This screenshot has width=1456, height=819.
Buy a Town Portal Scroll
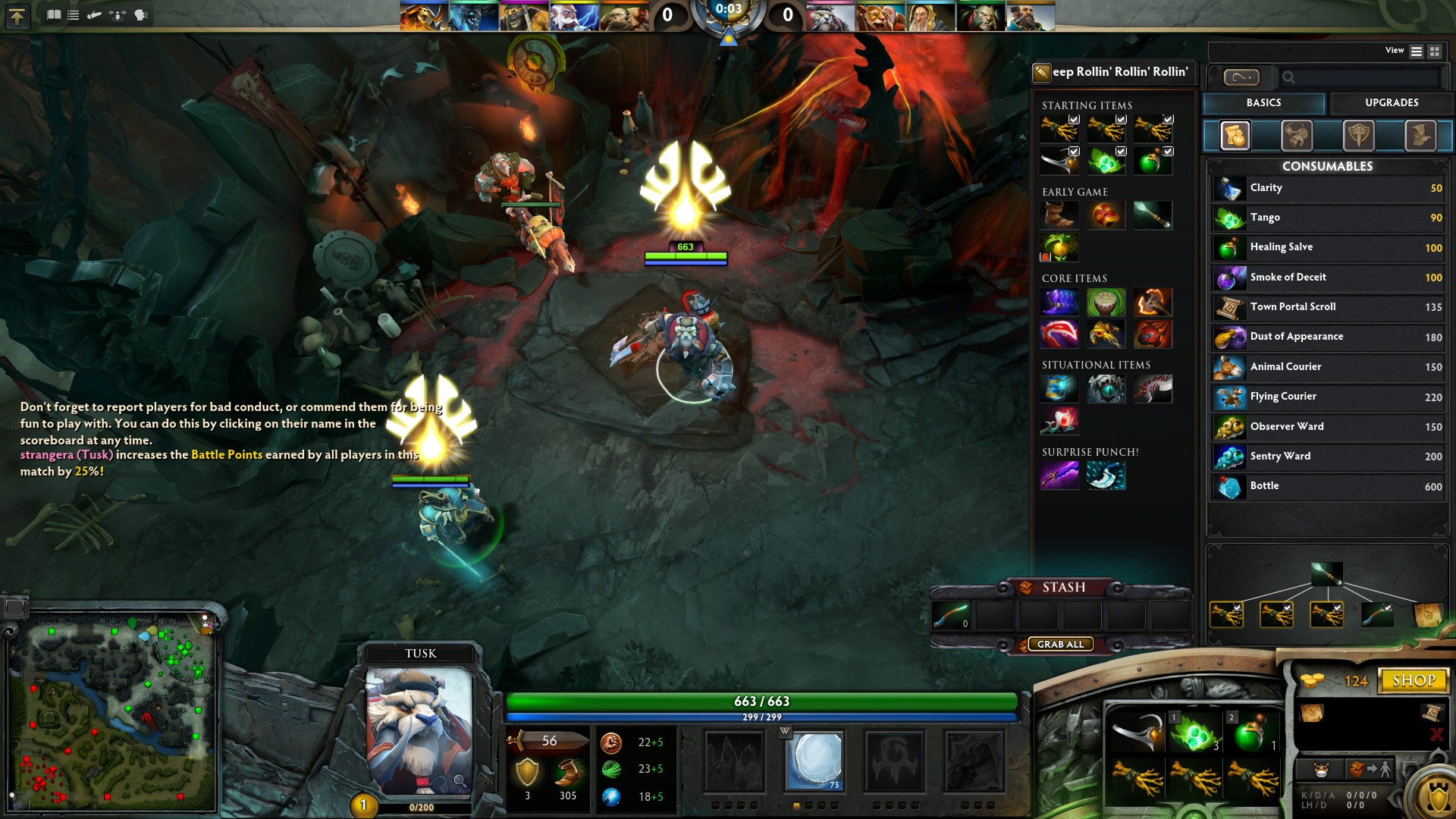point(1327,307)
